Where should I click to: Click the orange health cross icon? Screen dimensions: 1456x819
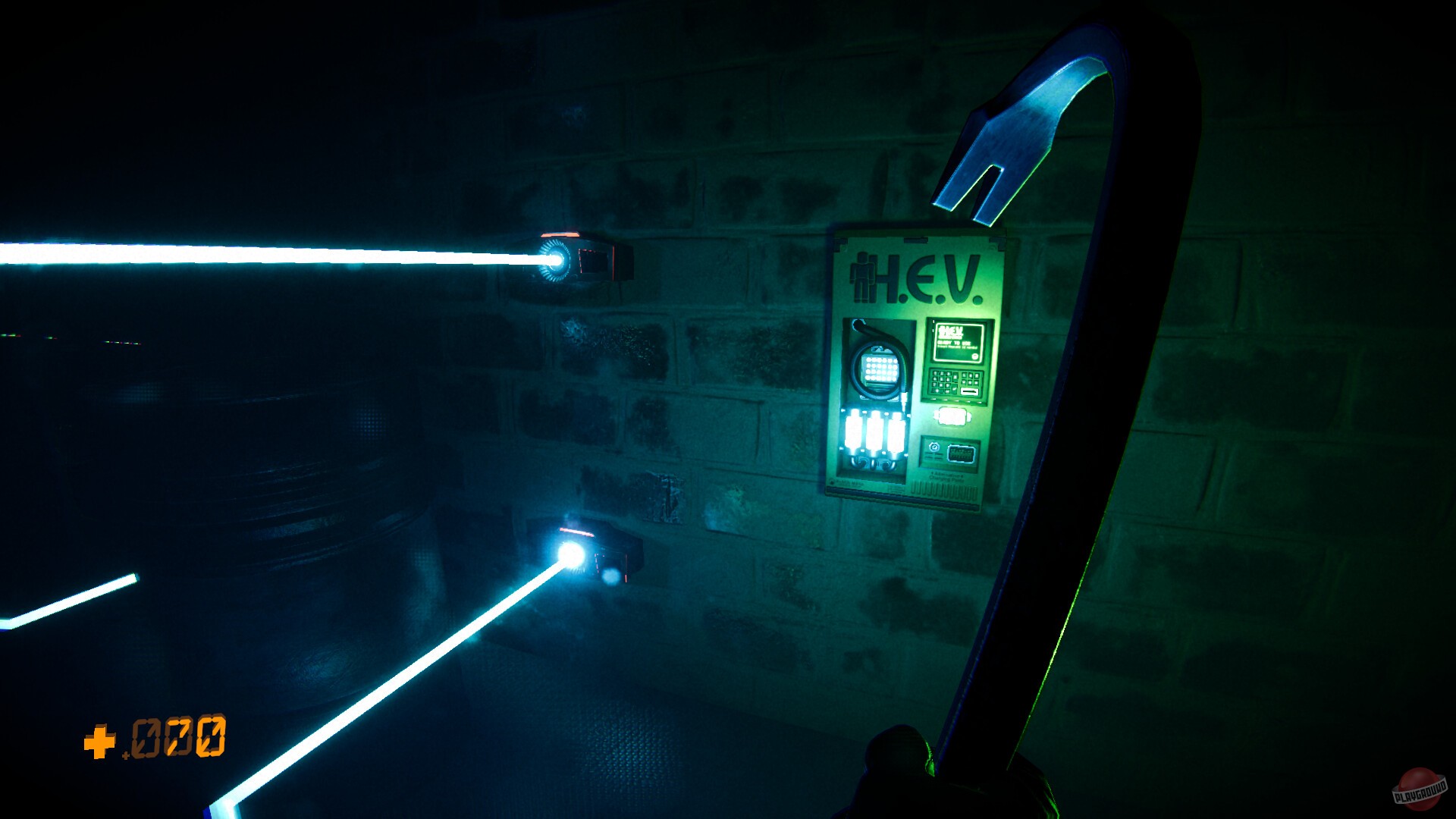(x=99, y=739)
